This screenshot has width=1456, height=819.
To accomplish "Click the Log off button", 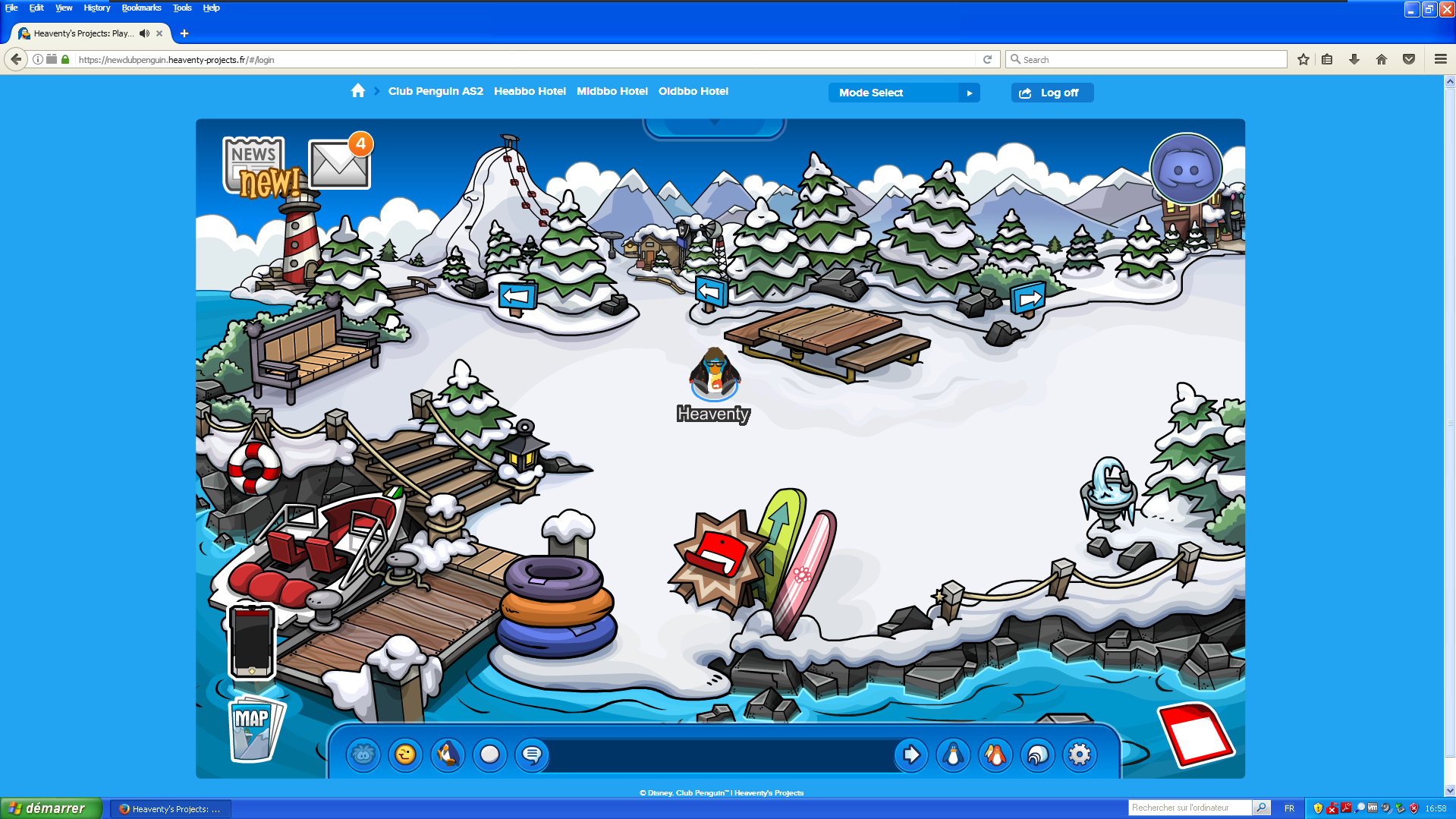I will tap(1052, 93).
